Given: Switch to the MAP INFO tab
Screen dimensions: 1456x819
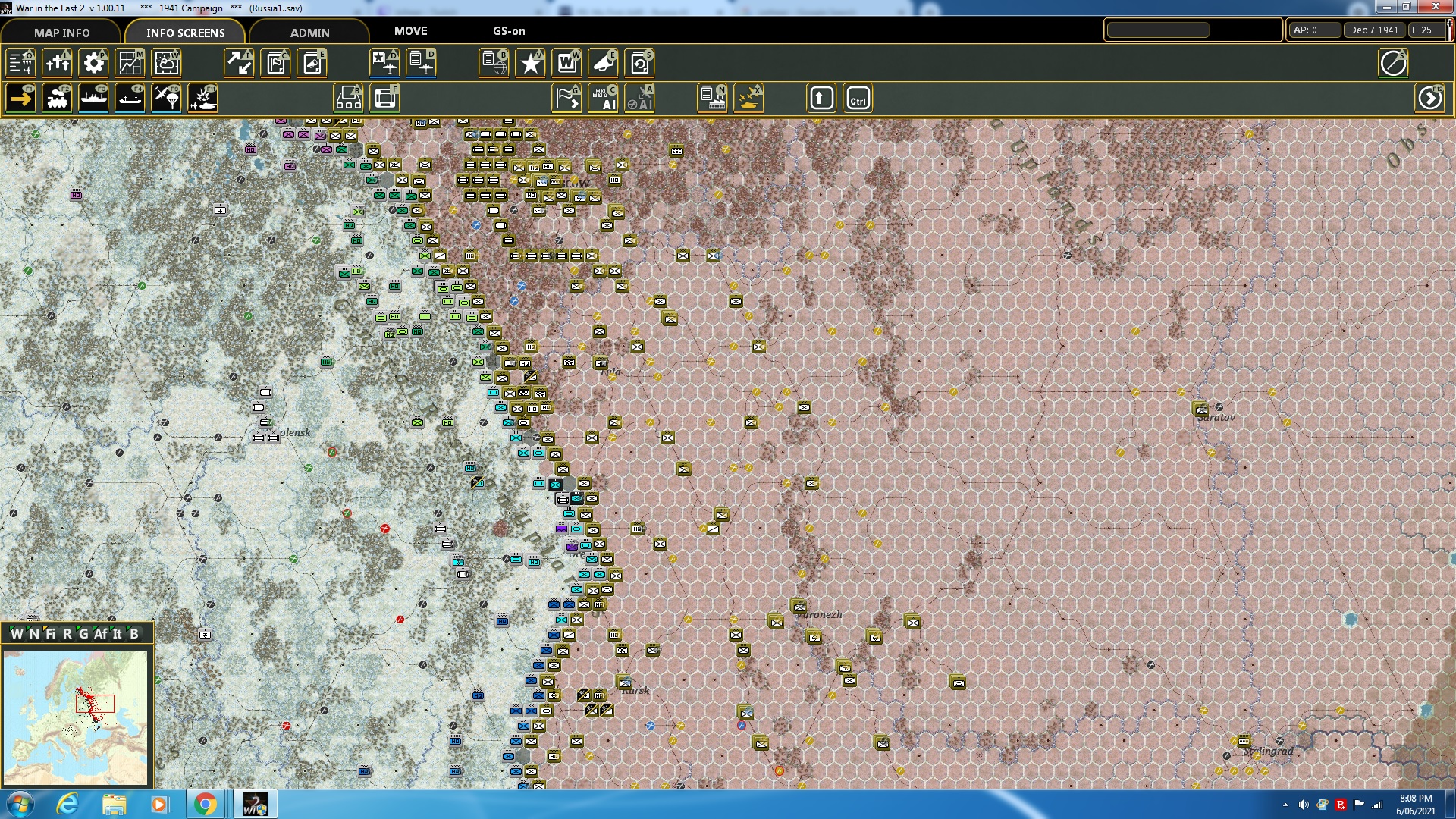Looking at the screenshot, I should coord(61,33).
